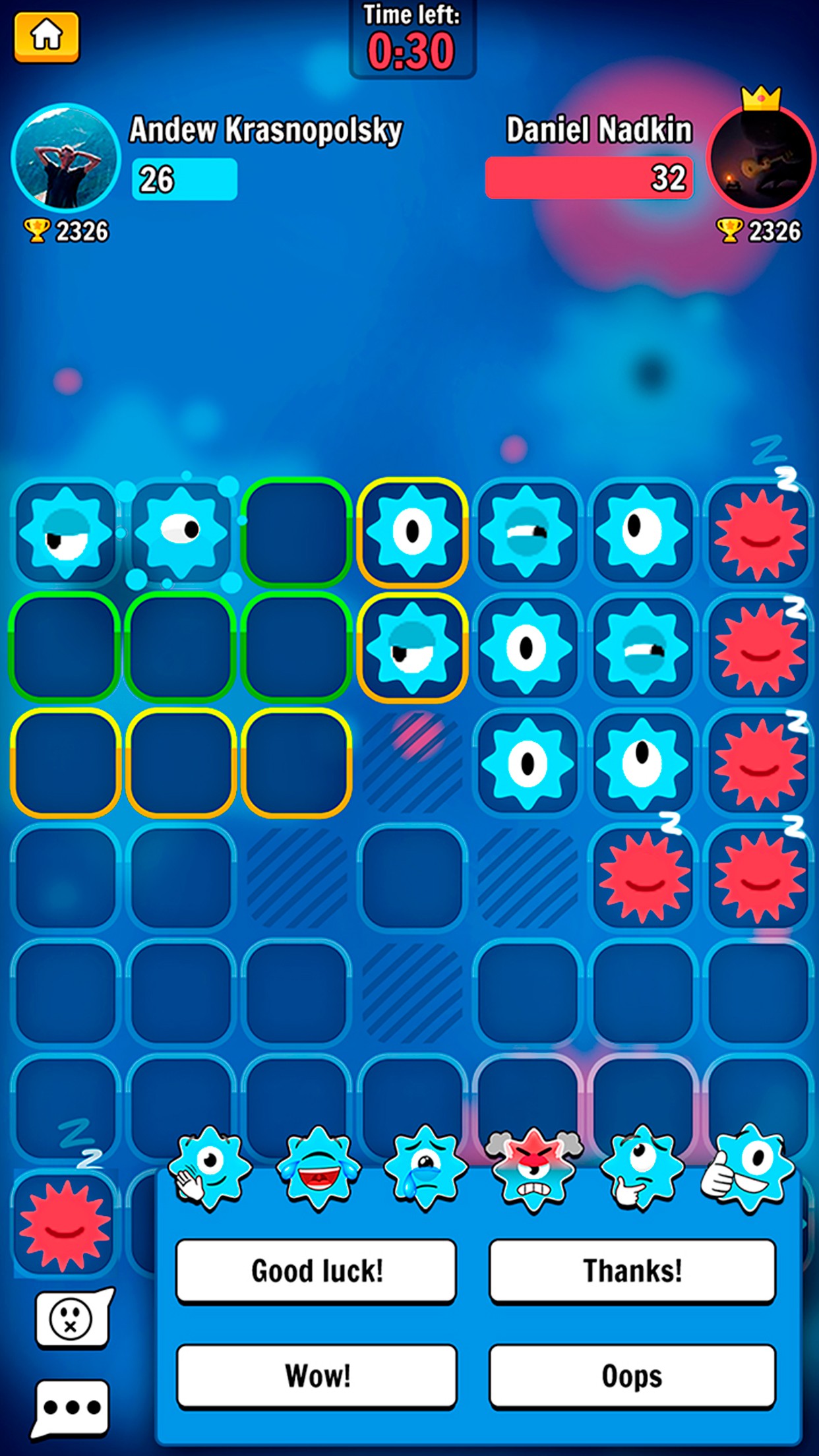Go back with the home button
The height and width of the screenshot is (1456, 819).
click(x=46, y=37)
